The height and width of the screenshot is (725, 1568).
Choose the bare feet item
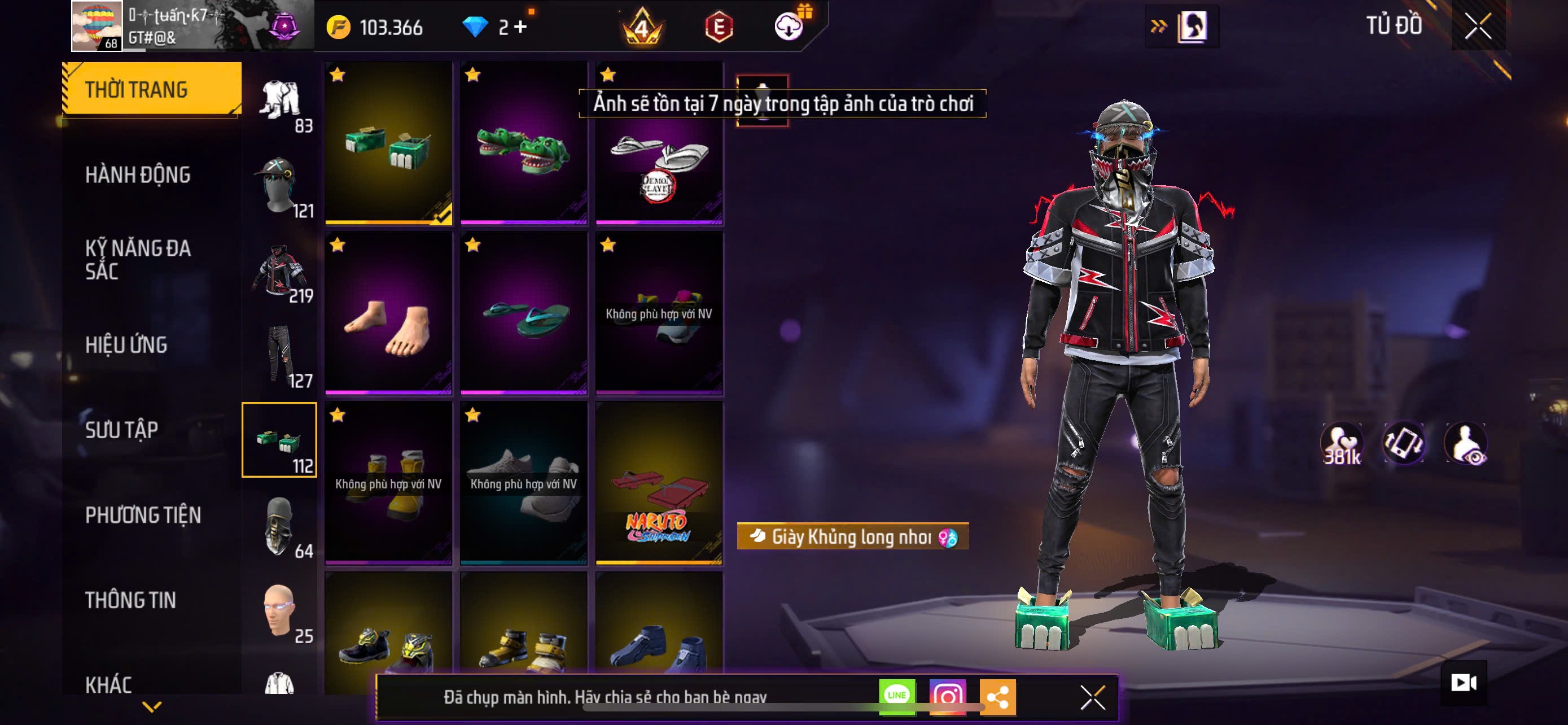coord(388,313)
